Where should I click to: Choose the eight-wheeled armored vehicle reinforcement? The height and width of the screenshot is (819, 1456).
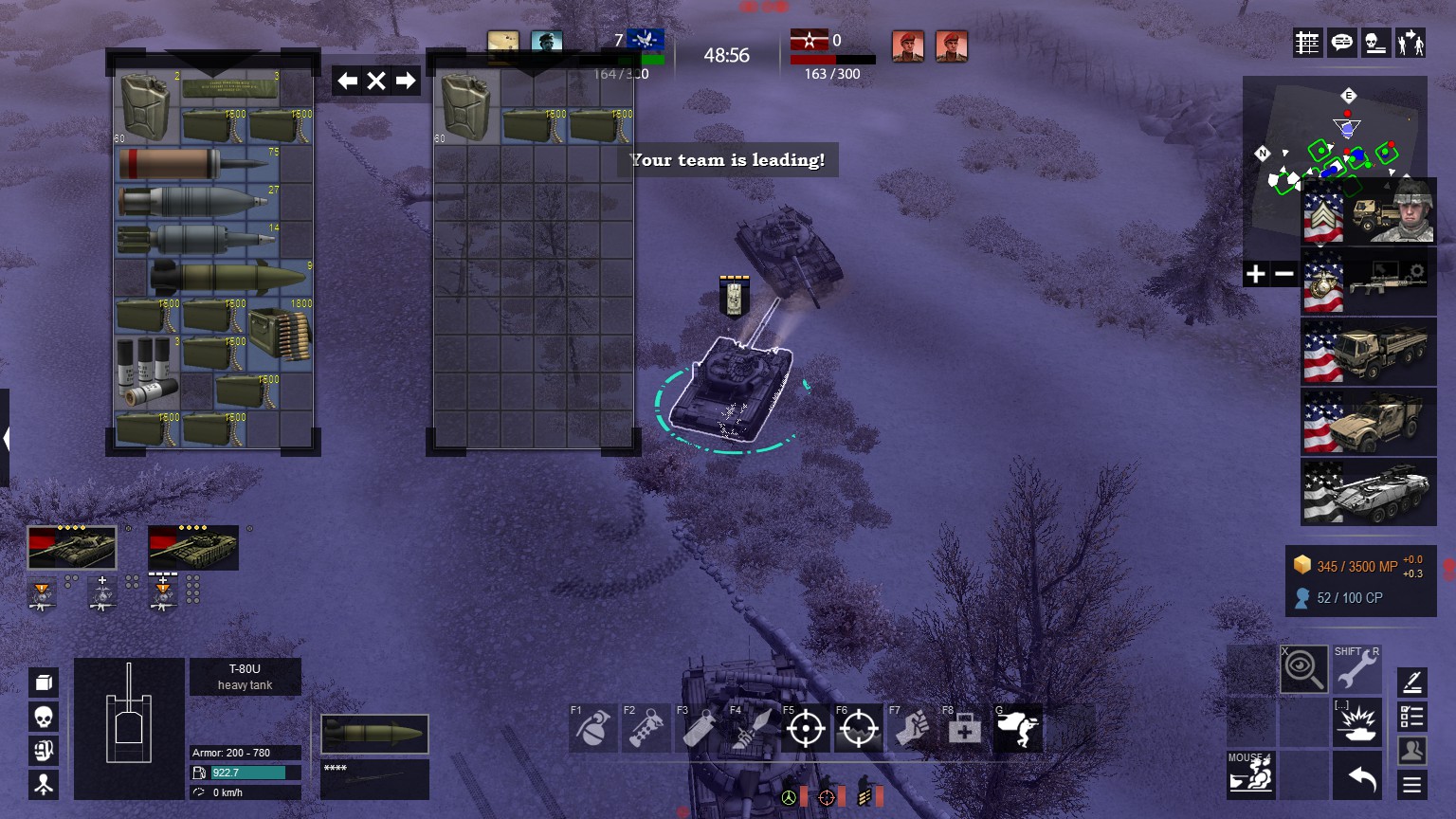(x=1368, y=491)
